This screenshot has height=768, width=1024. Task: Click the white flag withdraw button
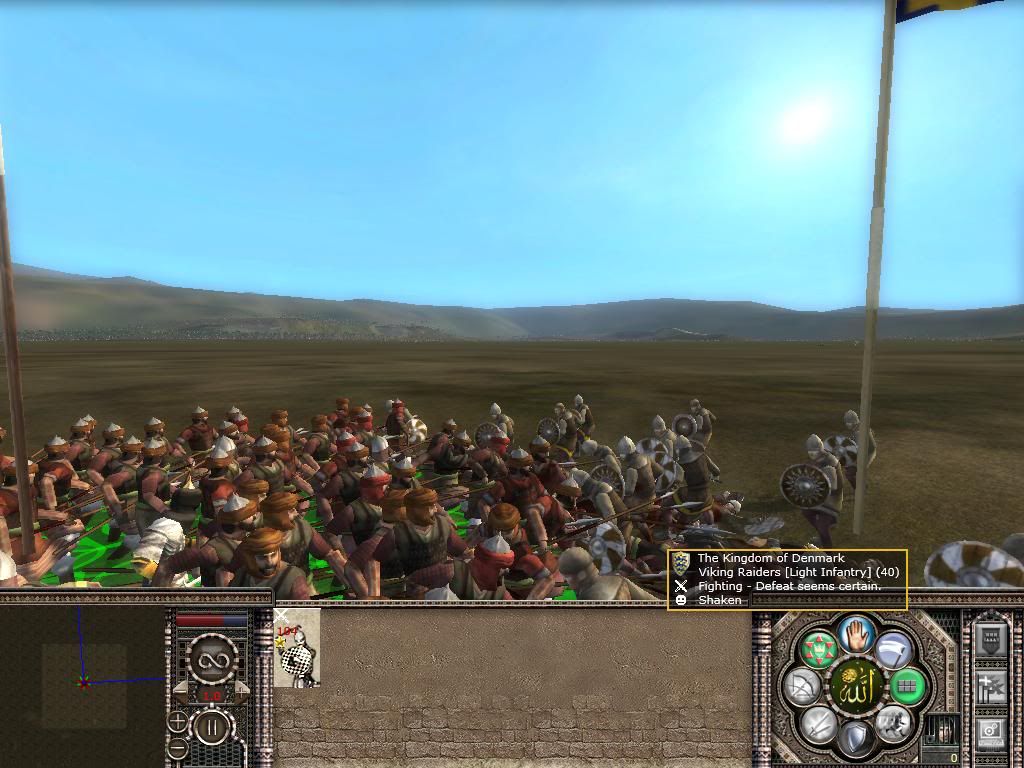pyautogui.click(x=893, y=650)
